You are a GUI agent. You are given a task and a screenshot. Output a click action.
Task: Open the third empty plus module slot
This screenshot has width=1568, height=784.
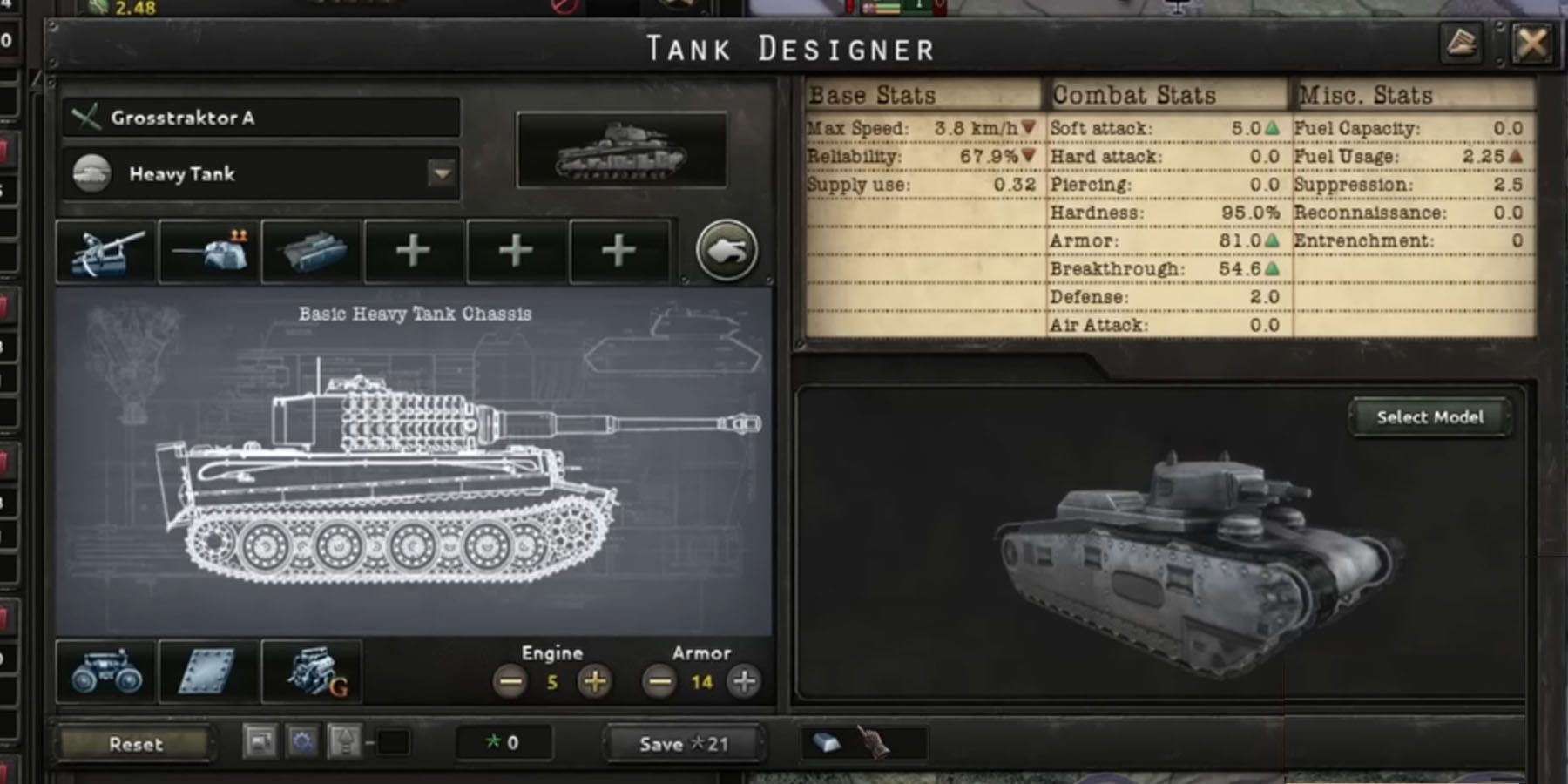618,251
